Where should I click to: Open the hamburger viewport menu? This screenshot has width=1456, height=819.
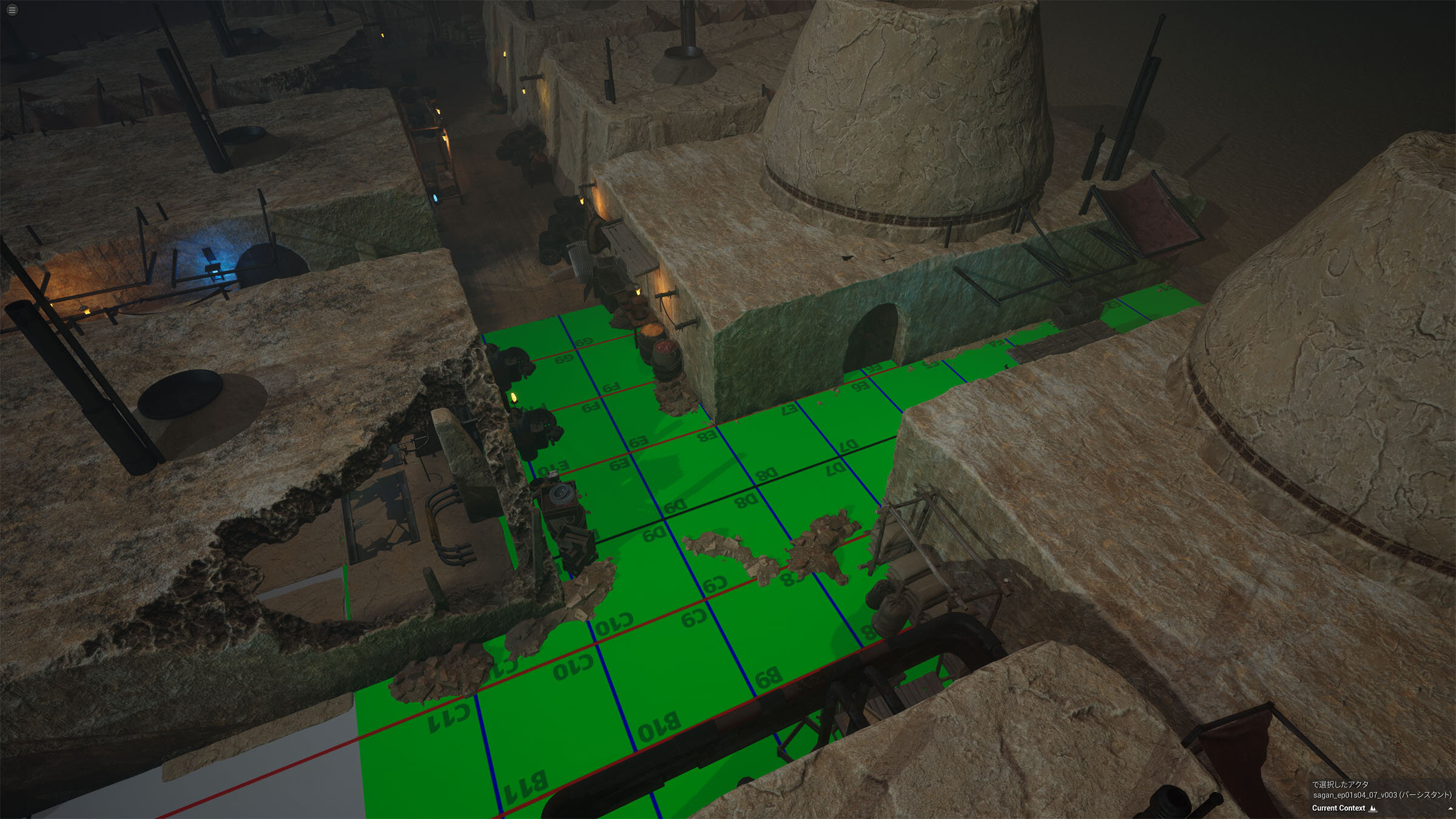coord(12,10)
